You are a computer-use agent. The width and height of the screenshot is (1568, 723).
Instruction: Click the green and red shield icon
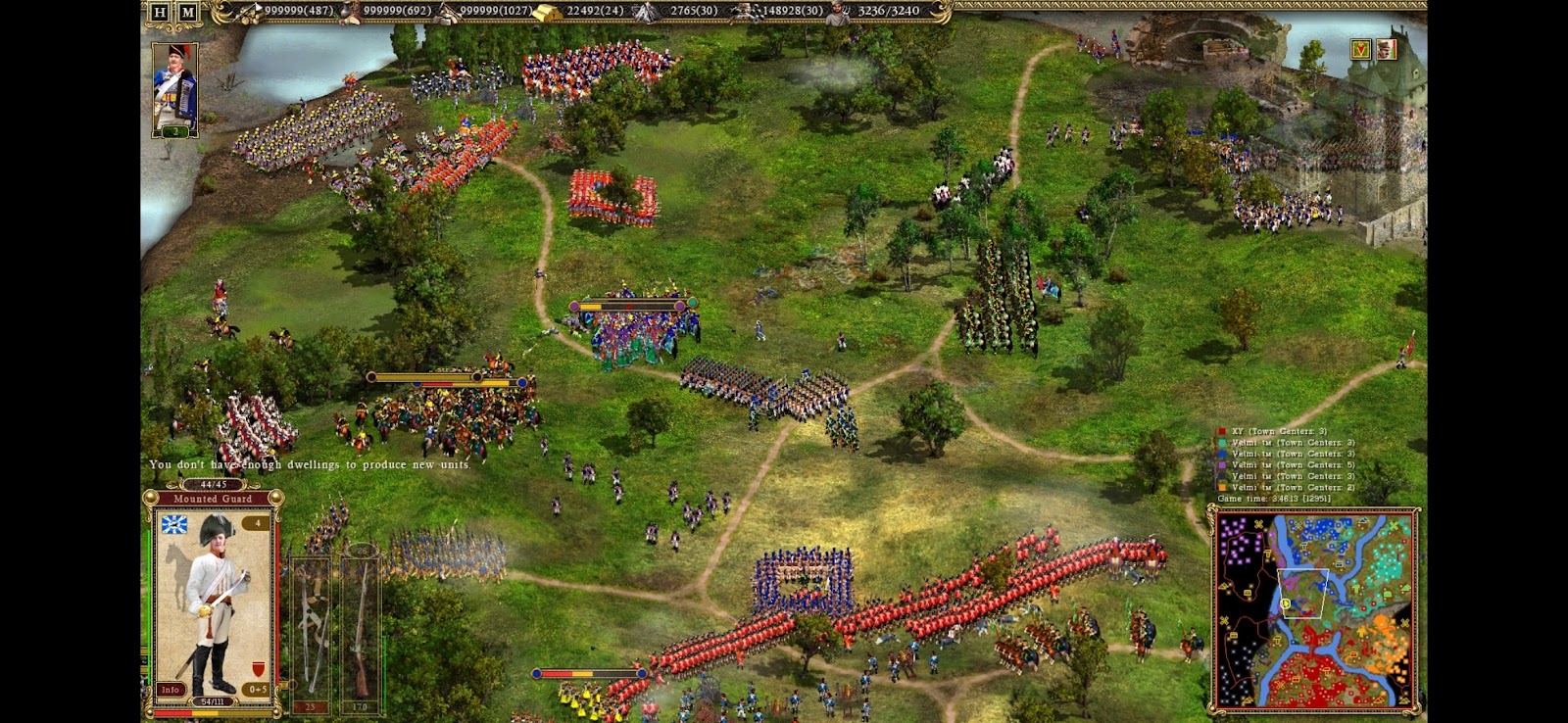tap(1360, 49)
